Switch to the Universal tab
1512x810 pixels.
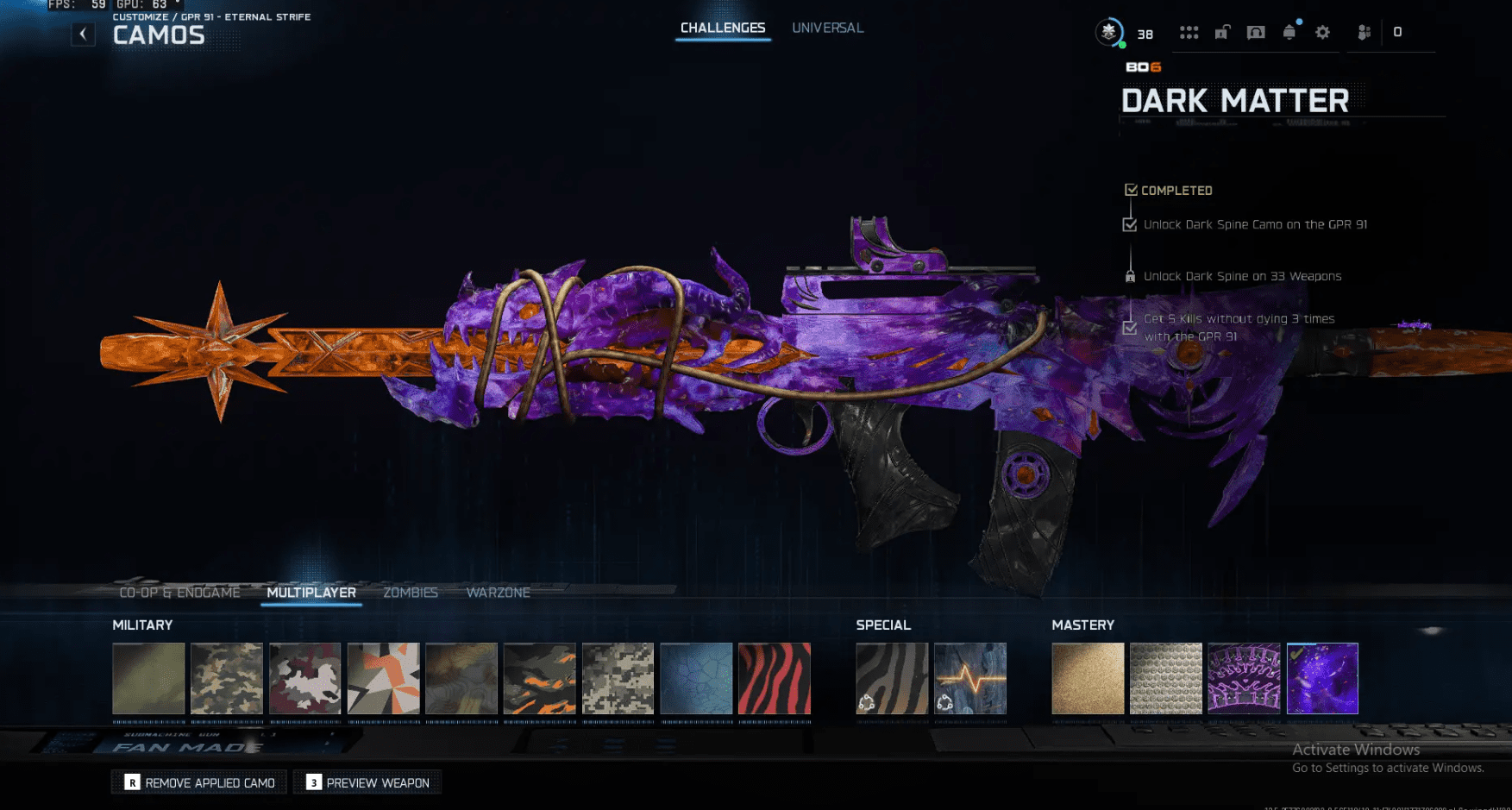(x=827, y=28)
